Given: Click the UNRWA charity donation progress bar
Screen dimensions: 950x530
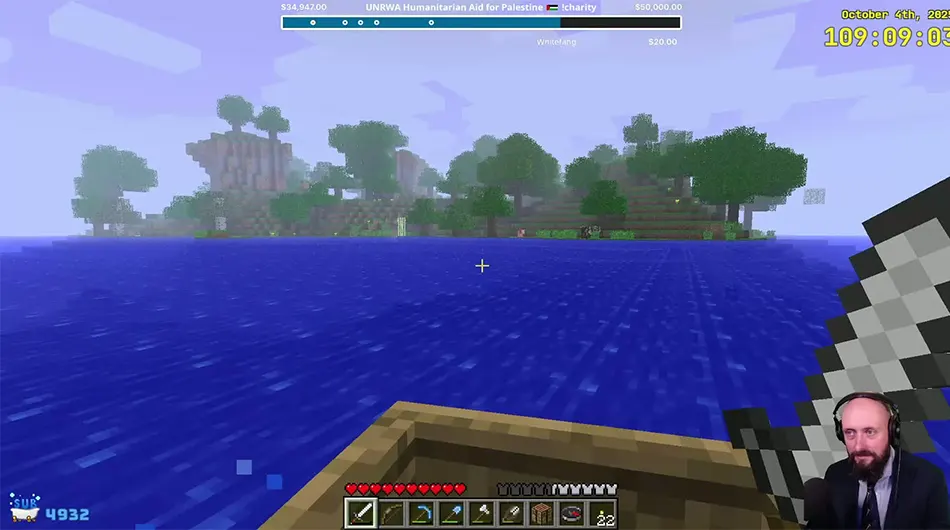Looking at the screenshot, I should pos(481,22).
